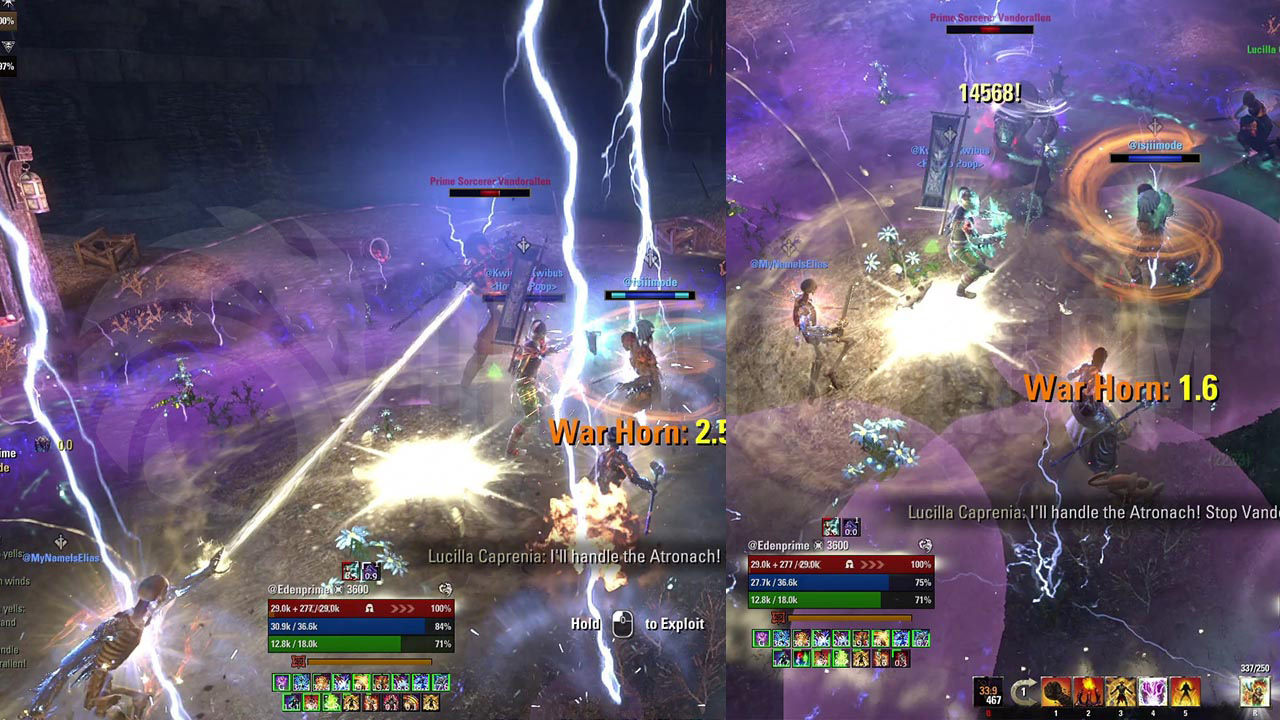Use the quickslot item showing 467 count
Viewport: 1280px width, 720px height.
(988, 692)
